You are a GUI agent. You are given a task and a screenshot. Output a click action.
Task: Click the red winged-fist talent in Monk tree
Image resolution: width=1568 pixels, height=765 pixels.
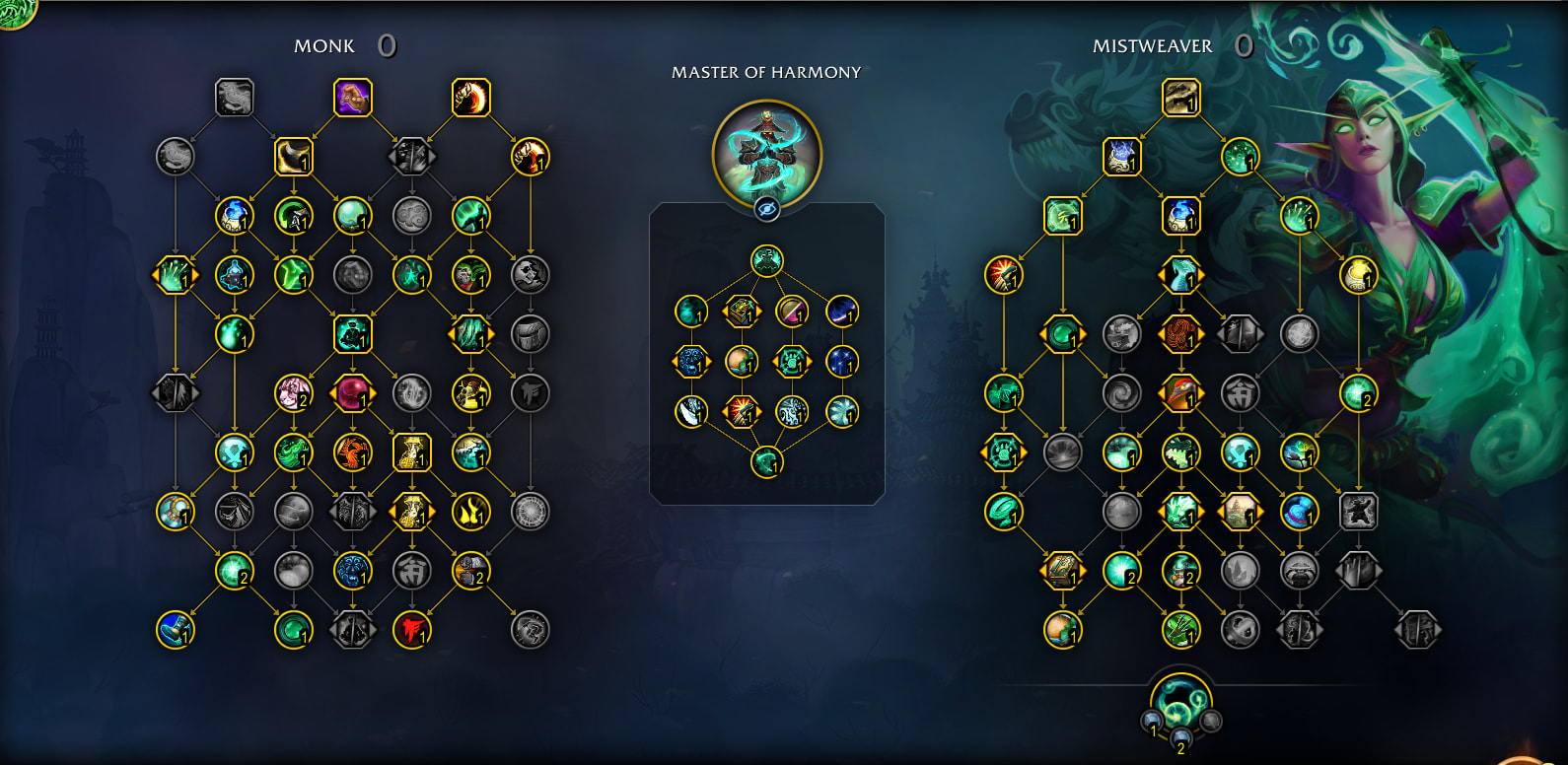pyautogui.click(x=411, y=630)
